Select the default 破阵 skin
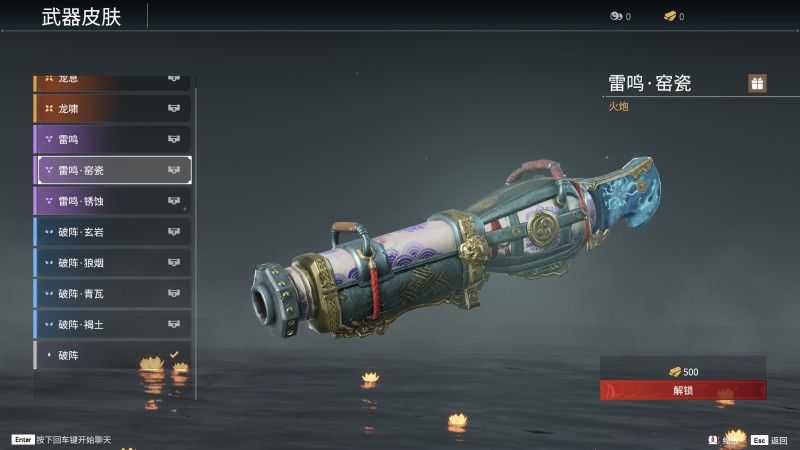Image resolution: width=800 pixels, height=450 pixels. pos(112,355)
